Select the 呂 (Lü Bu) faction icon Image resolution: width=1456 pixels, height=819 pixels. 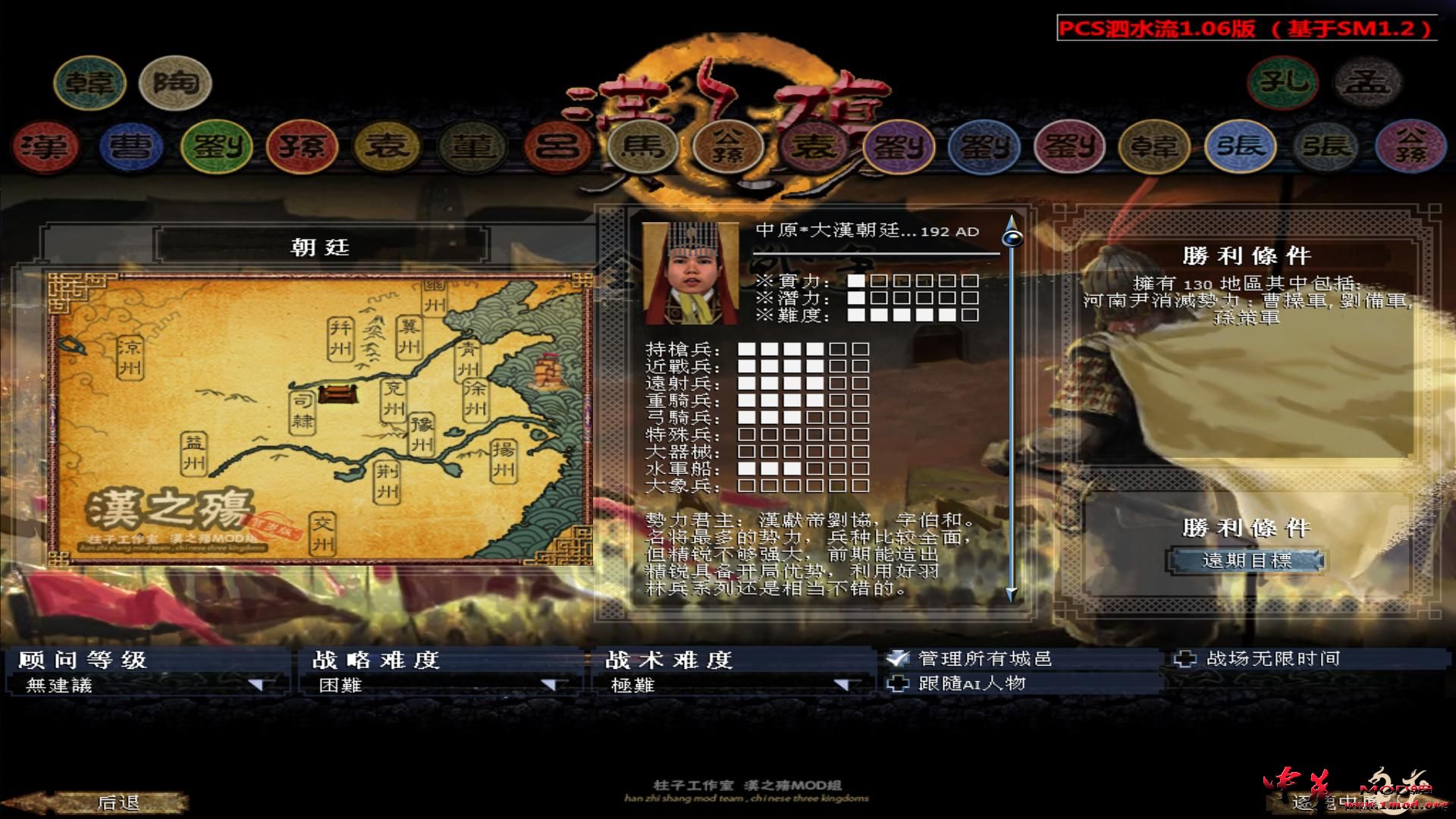click(x=557, y=148)
